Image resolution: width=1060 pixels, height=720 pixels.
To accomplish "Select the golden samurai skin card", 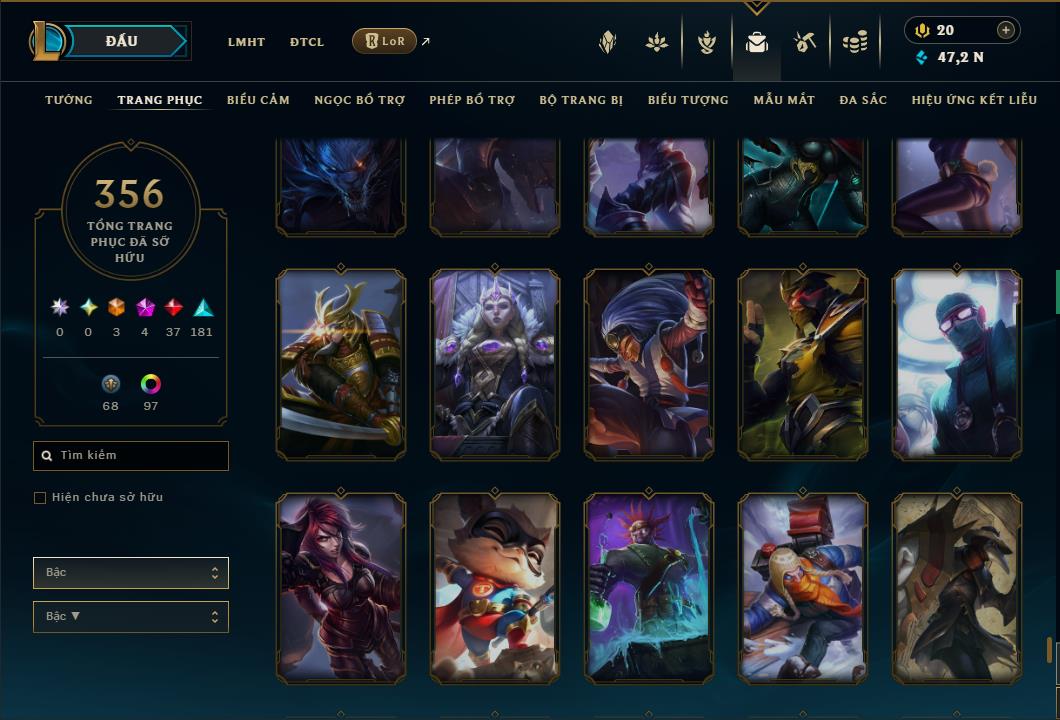I will (x=341, y=365).
